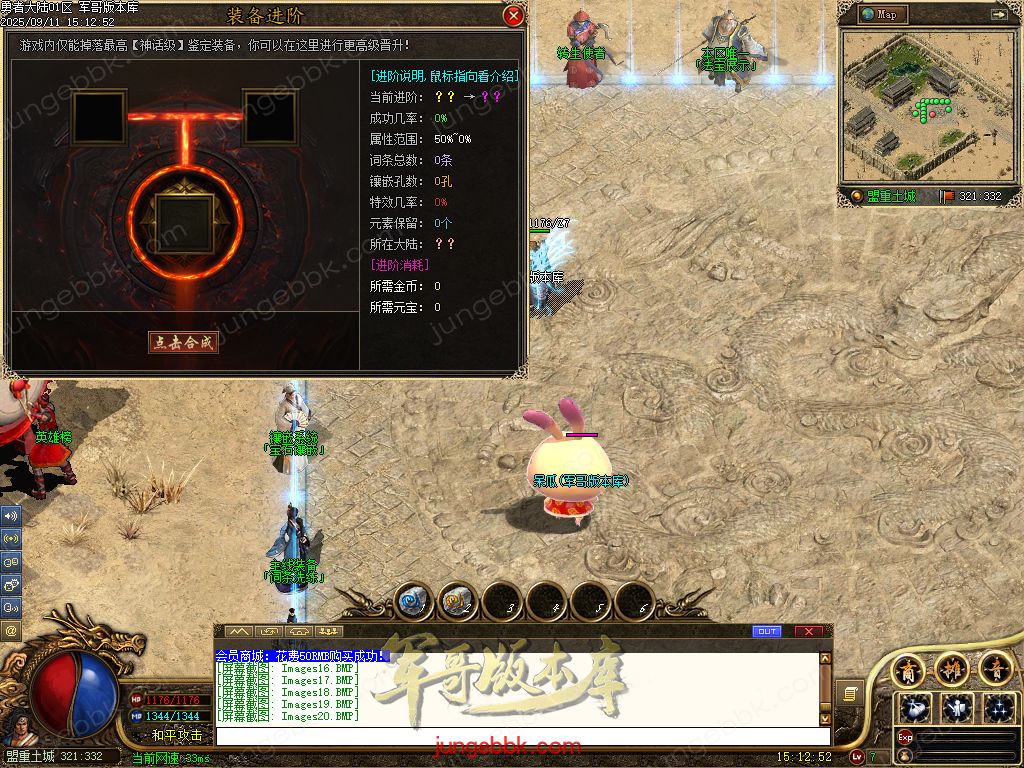Open the scroll icon beside chat panel
1024x768 pixels.
(848, 693)
